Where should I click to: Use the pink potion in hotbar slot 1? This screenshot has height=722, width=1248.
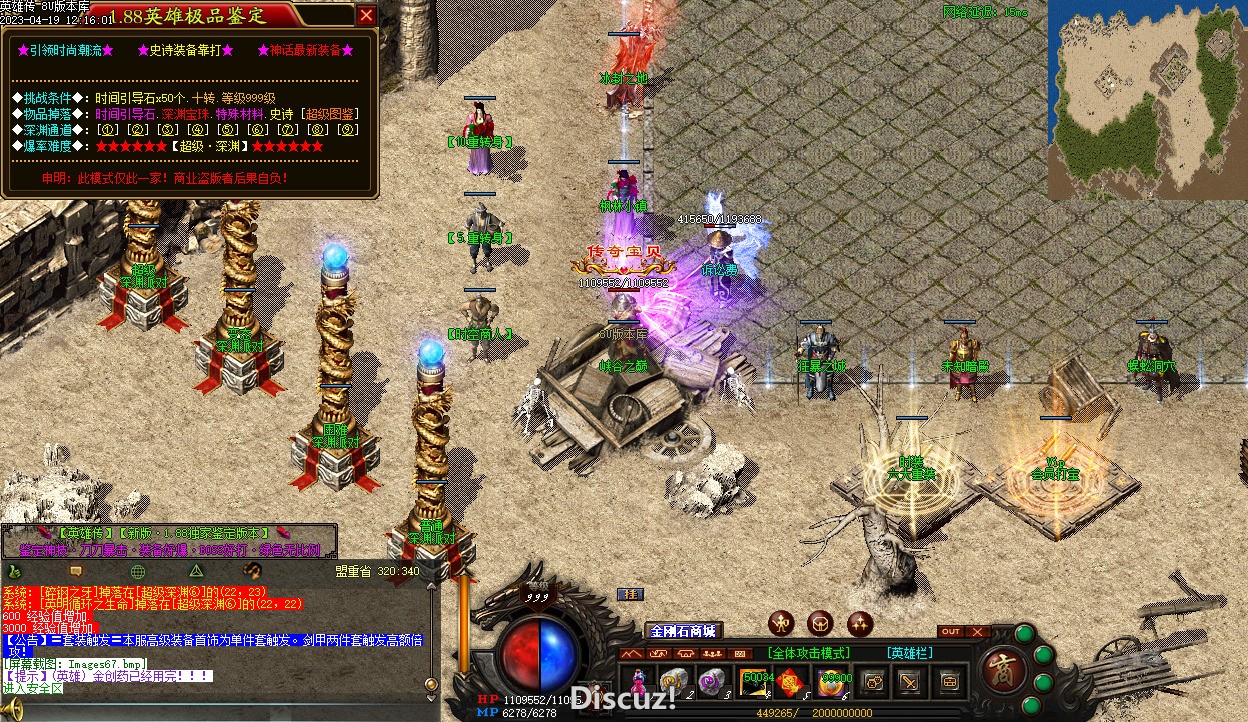[x=637, y=681]
